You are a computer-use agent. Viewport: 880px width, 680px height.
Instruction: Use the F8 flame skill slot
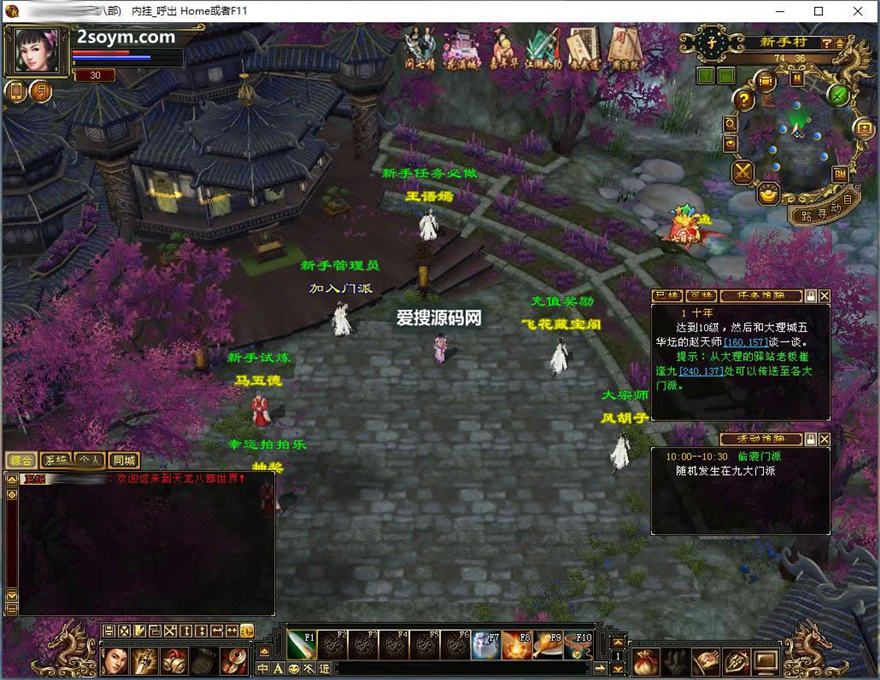[516, 645]
